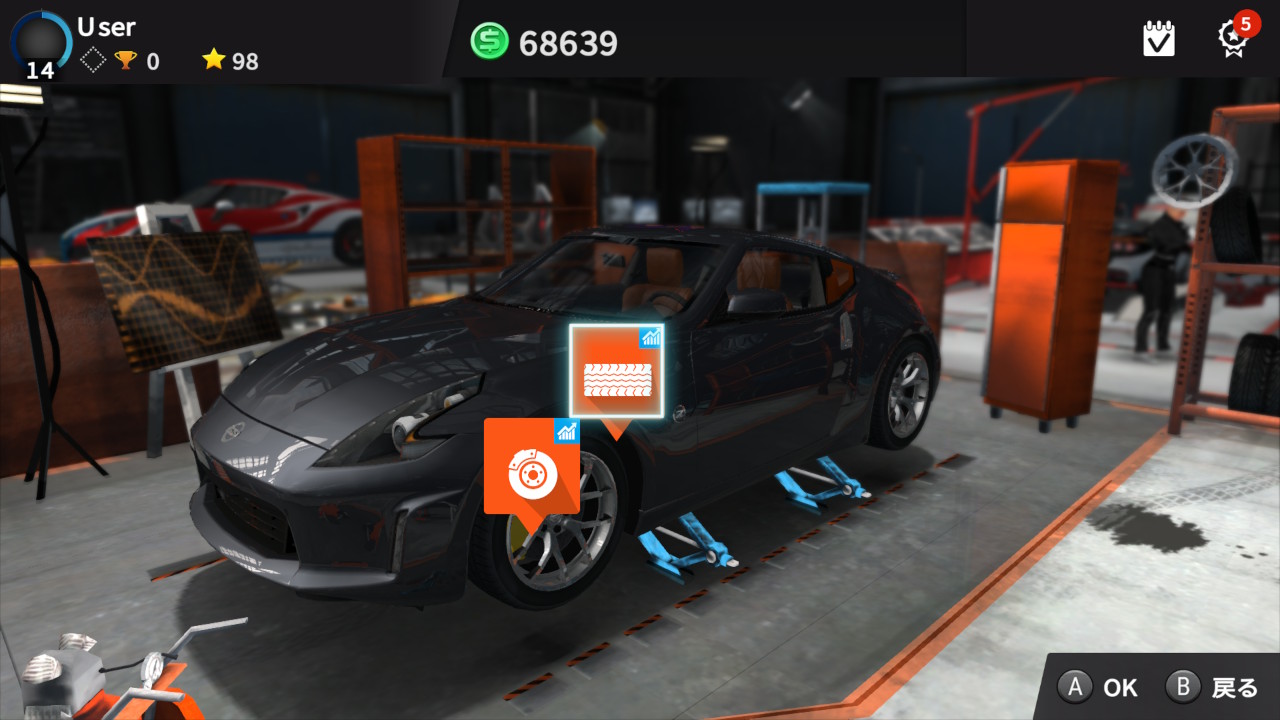Open the achievements badge with 5 notifications
The height and width of the screenshot is (720, 1280).
point(1233,38)
